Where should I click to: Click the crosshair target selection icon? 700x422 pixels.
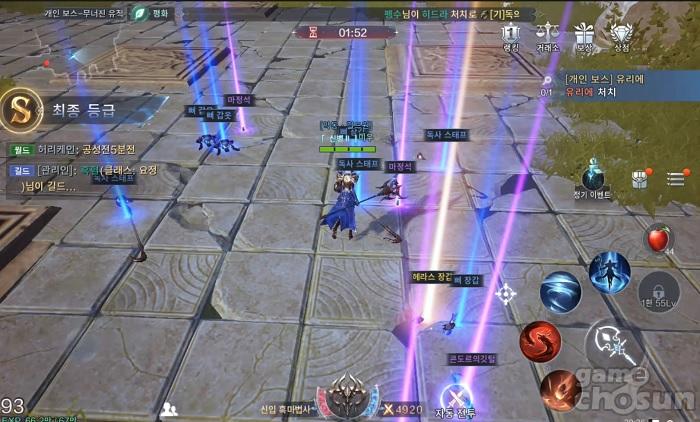click(506, 293)
